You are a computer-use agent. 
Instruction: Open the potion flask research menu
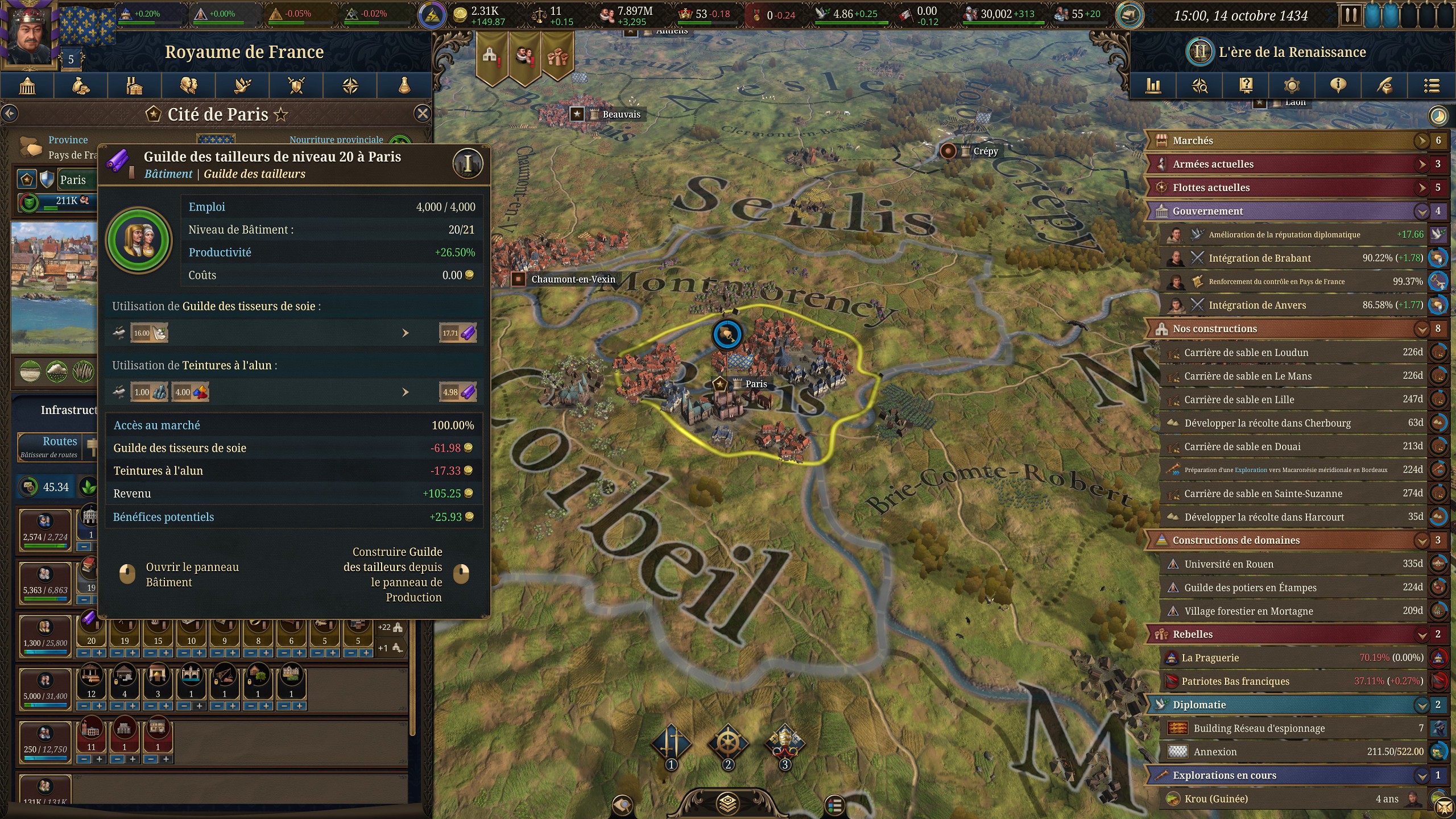click(x=404, y=86)
